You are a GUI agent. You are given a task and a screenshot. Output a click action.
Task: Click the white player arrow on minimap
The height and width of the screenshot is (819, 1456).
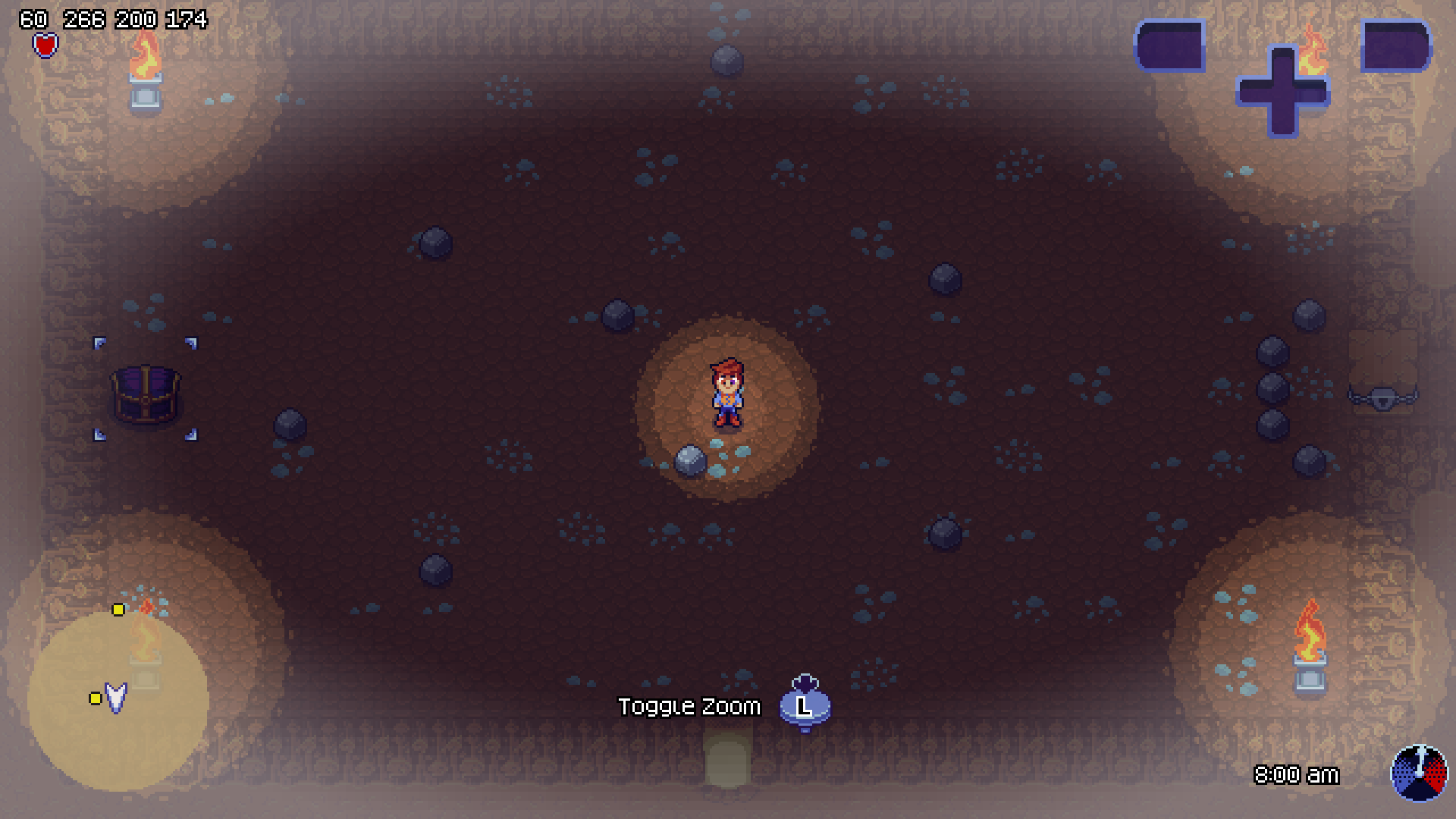[115, 697]
